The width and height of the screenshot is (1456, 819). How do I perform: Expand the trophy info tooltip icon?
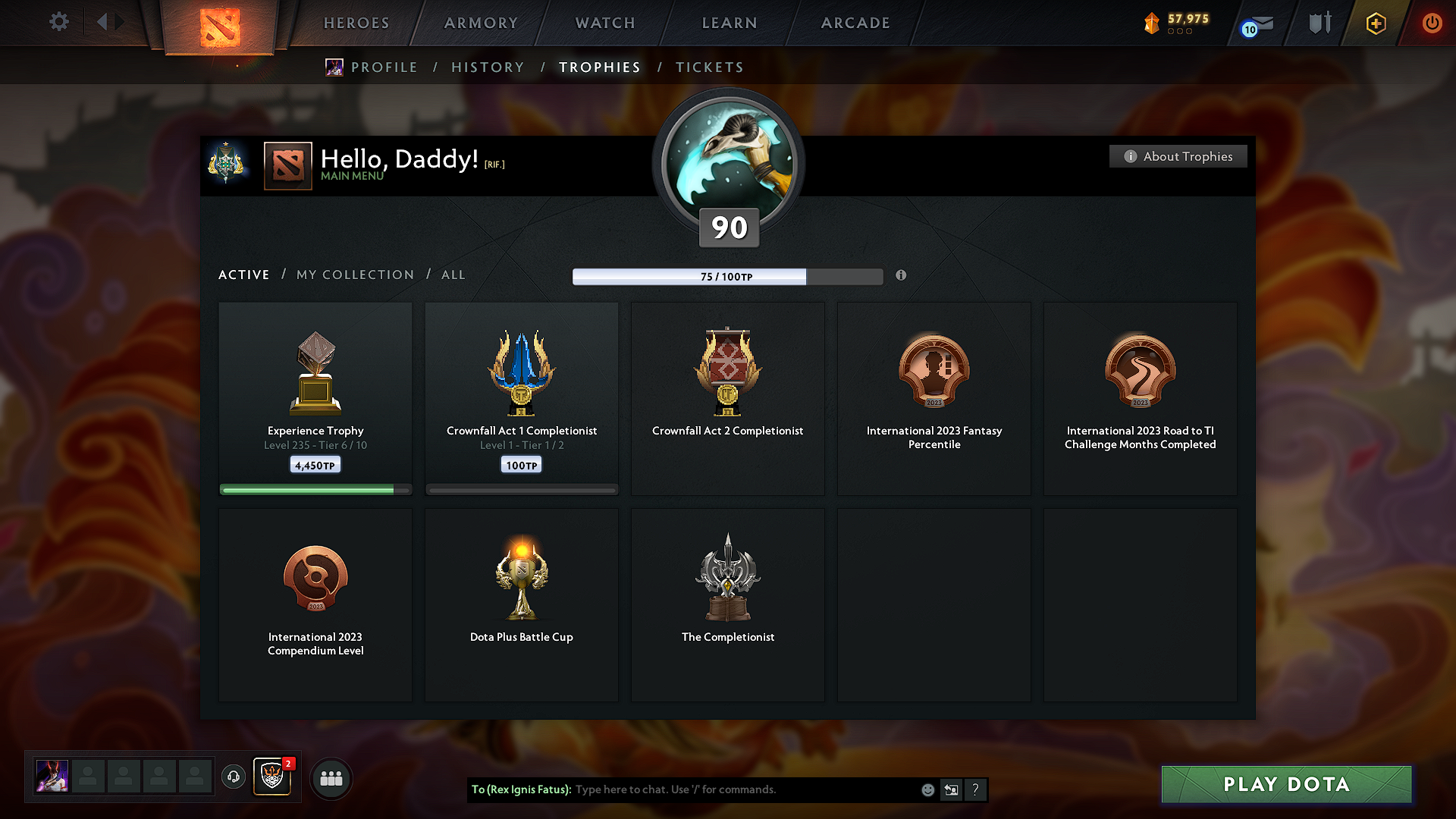(902, 276)
